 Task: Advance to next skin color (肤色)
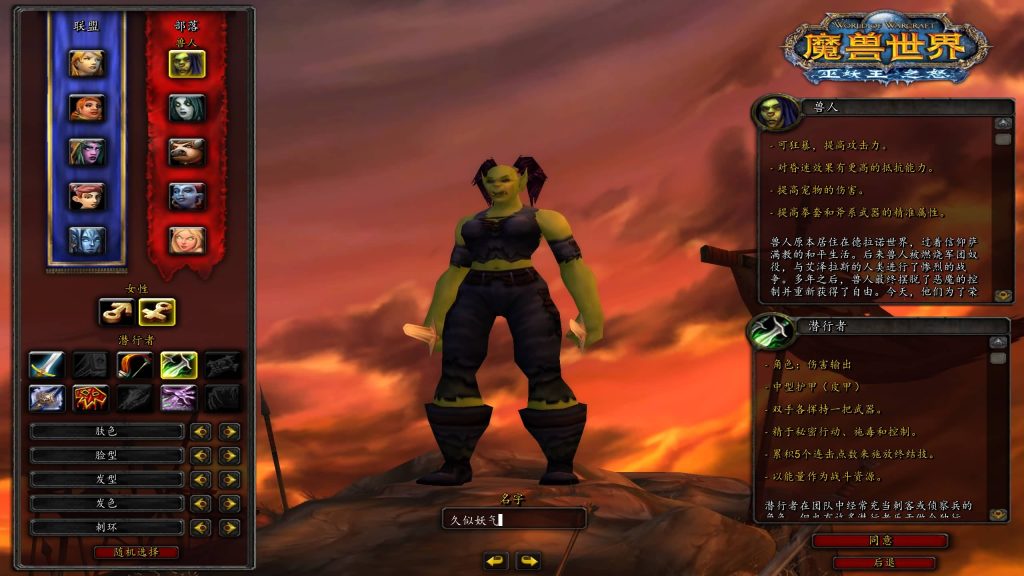click(230, 431)
